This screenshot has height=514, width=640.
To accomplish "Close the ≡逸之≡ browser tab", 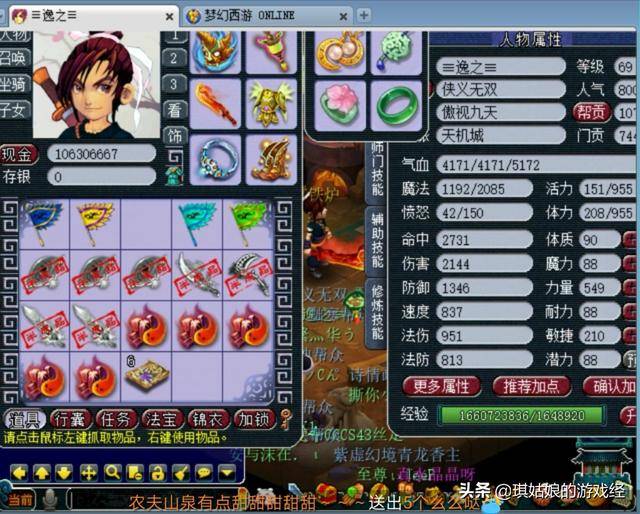I will click(168, 15).
